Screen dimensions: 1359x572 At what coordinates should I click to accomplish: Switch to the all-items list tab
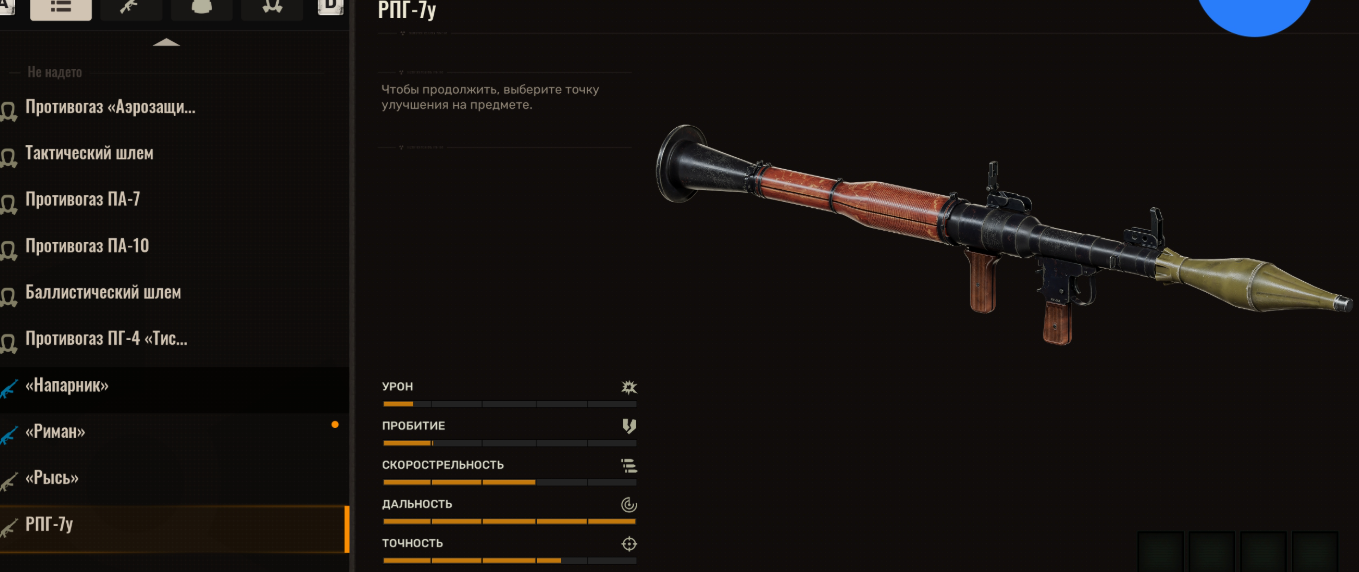[61, 7]
